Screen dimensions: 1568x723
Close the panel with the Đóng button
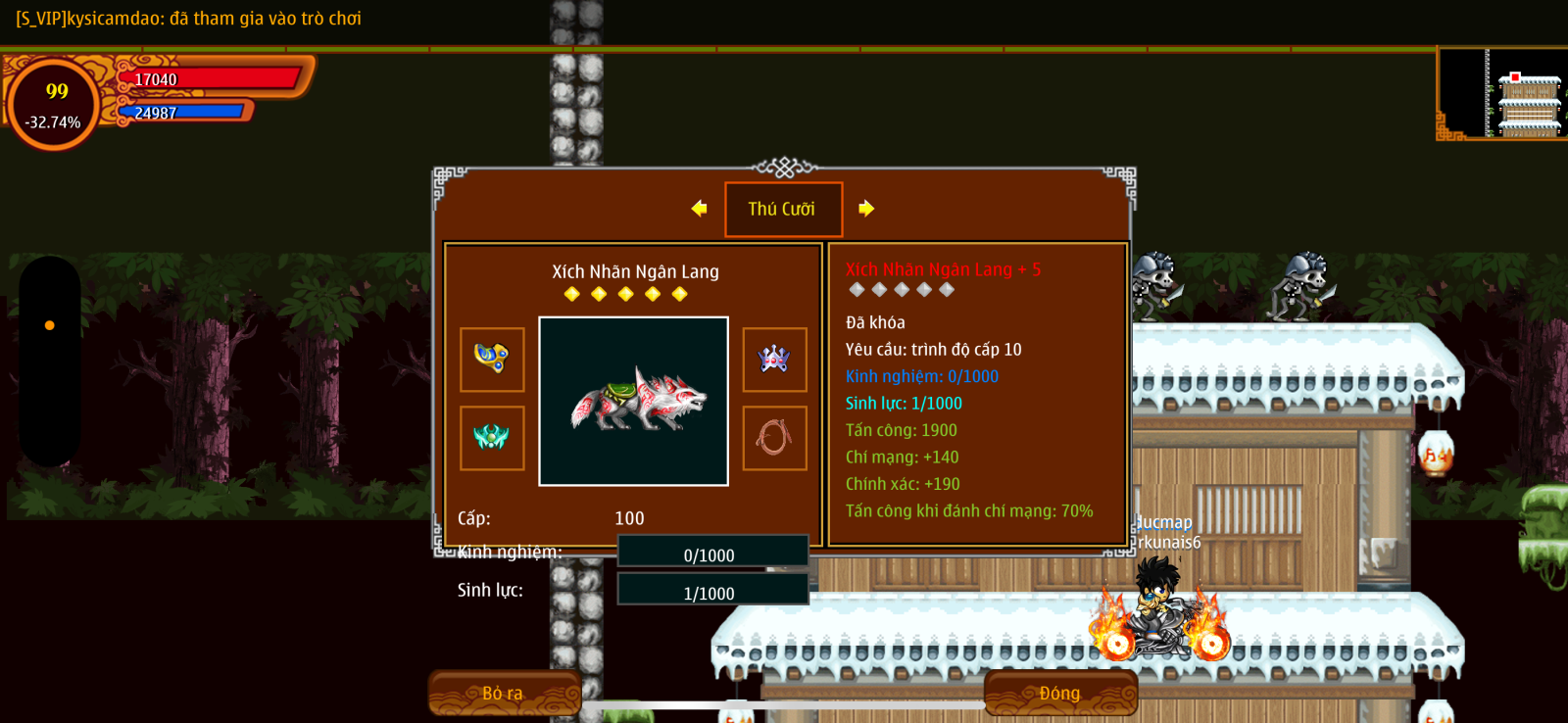point(1060,693)
